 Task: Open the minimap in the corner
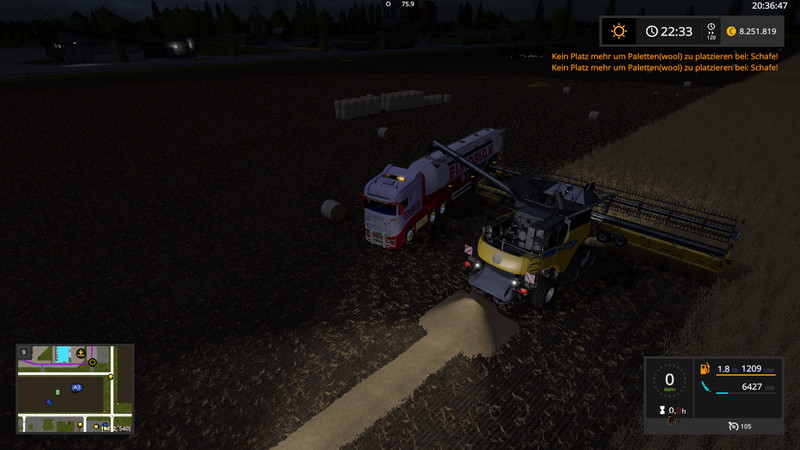click(74, 388)
